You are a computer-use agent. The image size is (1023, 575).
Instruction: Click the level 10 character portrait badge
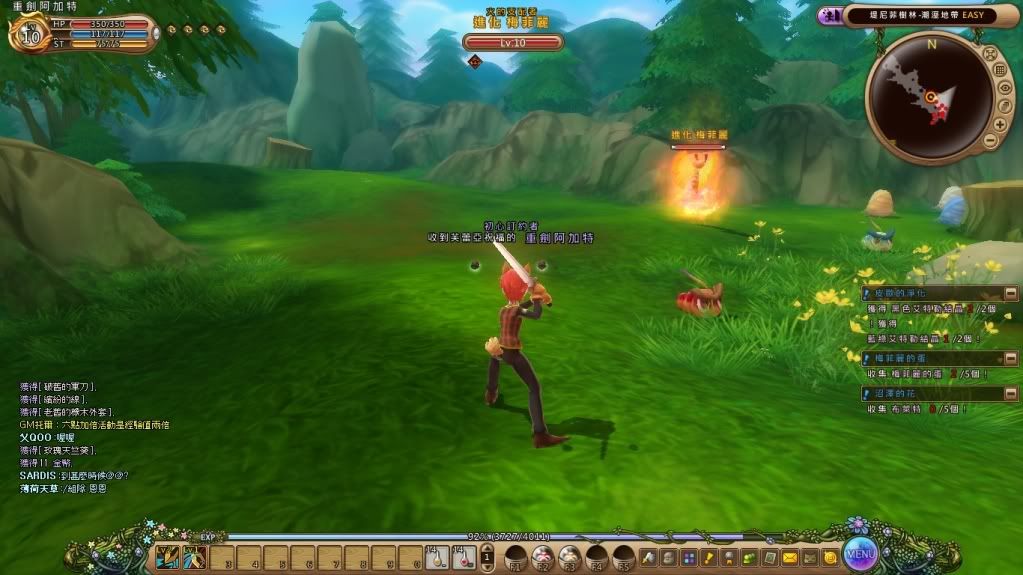pyautogui.click(x=29, y=36)
